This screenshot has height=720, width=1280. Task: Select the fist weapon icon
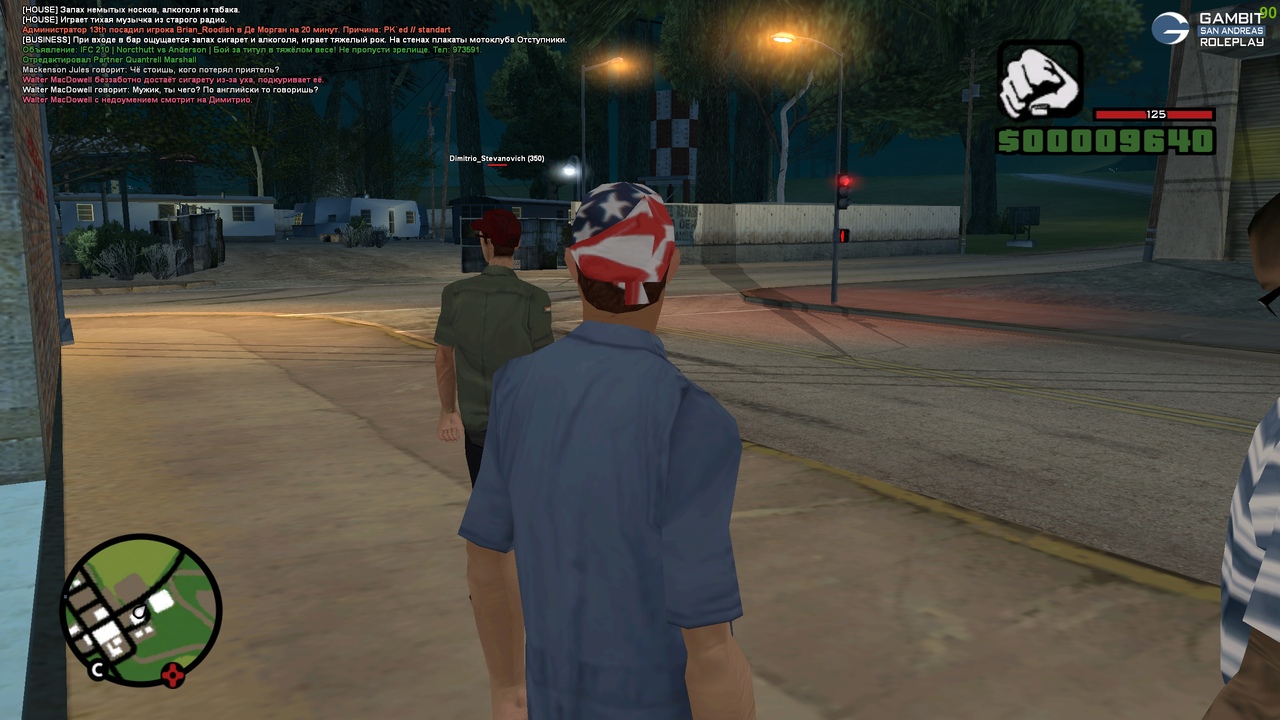pos(1040,82)
